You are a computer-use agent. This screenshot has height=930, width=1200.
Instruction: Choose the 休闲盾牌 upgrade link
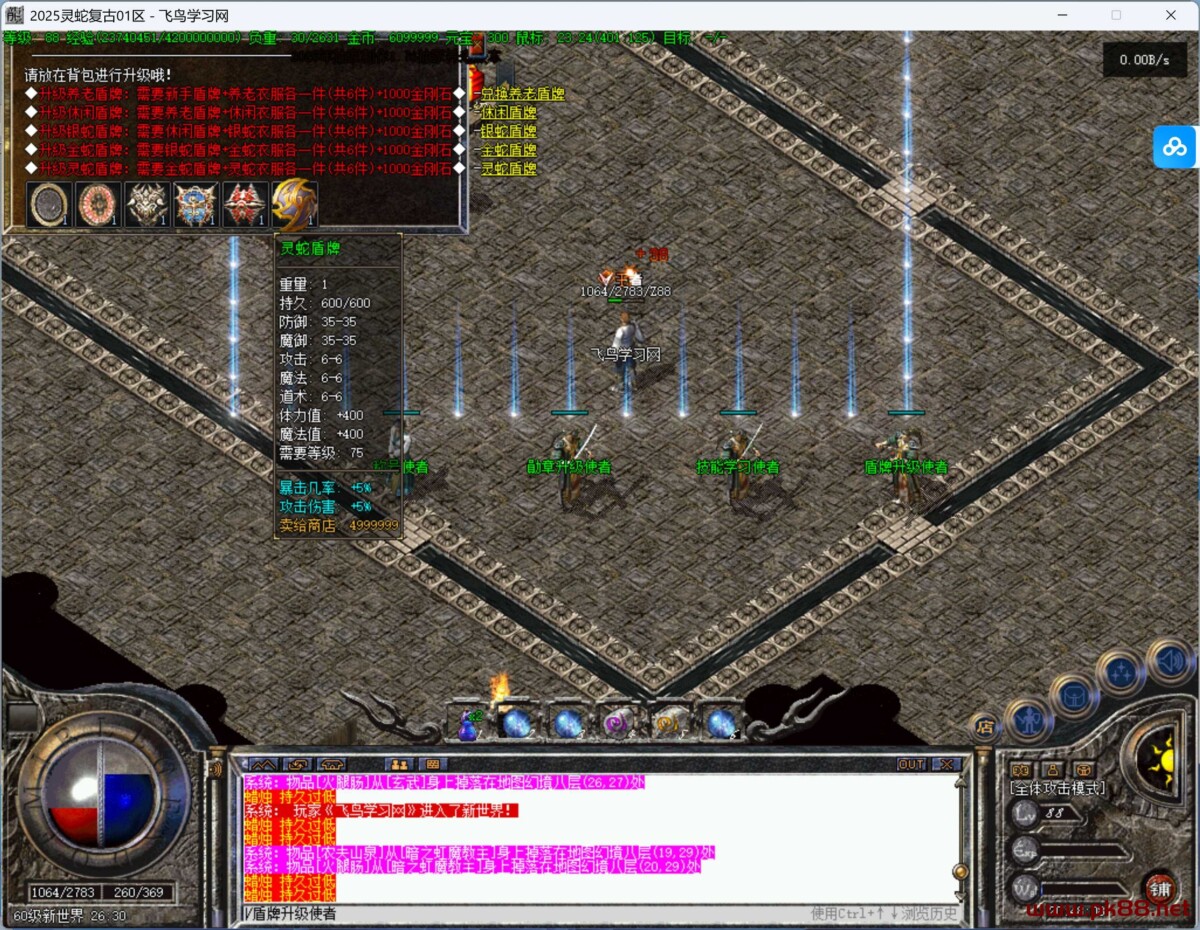pyautogui.click(x=508, y=113)
